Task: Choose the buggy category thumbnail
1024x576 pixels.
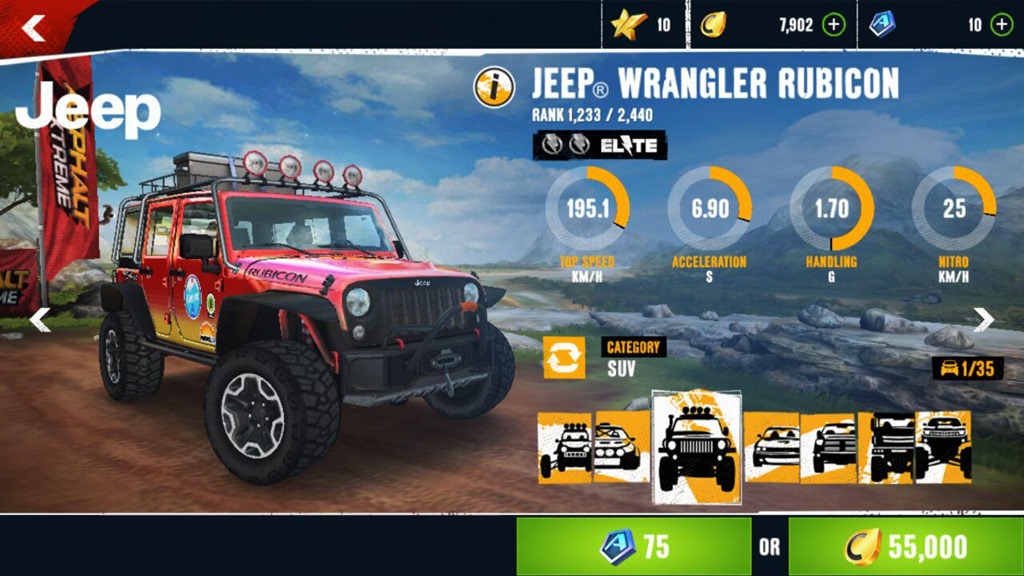Action: pyautogui.click(x=565, y=447)
